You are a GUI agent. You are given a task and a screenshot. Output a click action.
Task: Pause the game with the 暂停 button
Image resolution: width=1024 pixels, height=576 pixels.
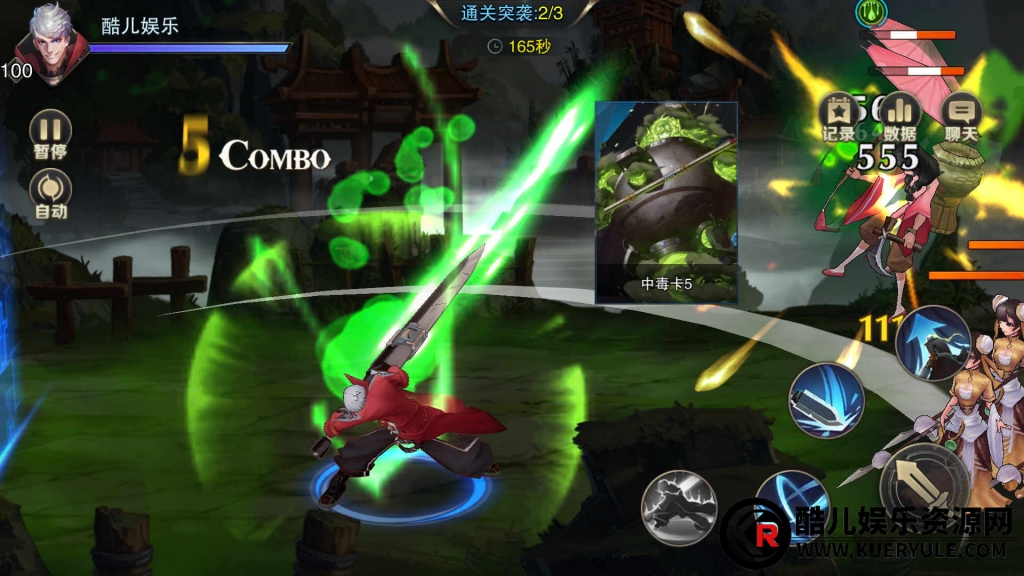50,133
